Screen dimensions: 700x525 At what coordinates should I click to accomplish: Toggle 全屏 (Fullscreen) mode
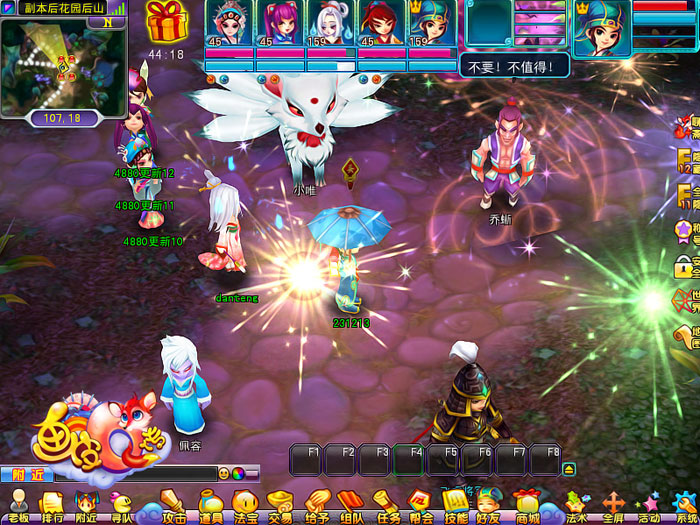[x=613, y=505]
